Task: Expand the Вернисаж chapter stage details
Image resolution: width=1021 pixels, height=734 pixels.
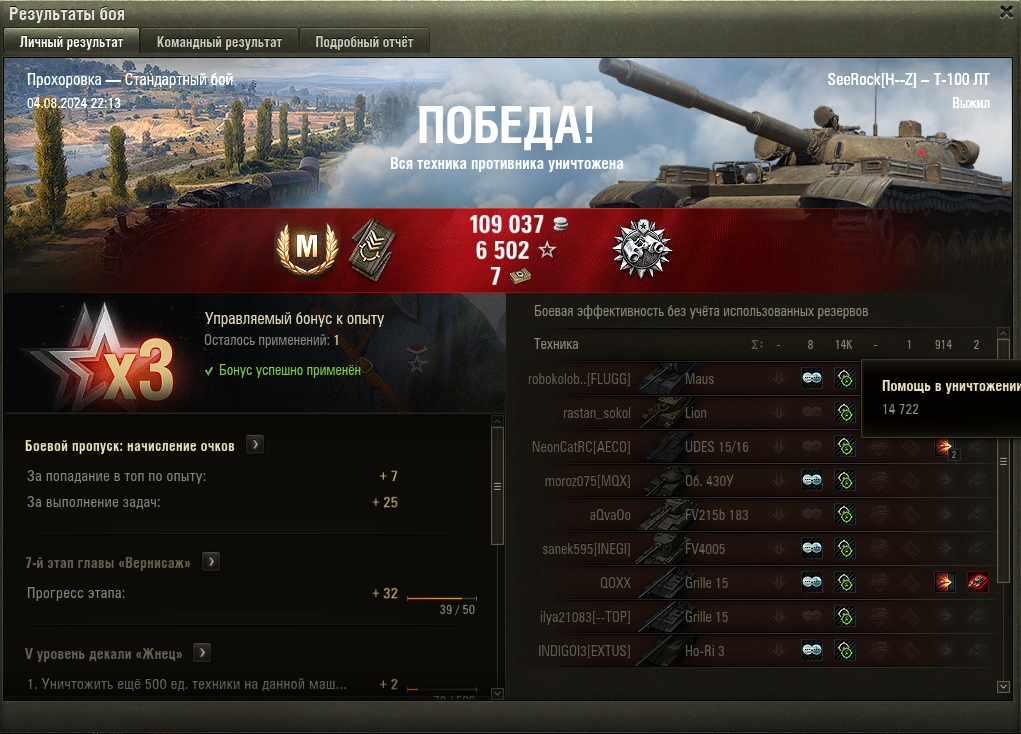Action: [x=211, y=562]
